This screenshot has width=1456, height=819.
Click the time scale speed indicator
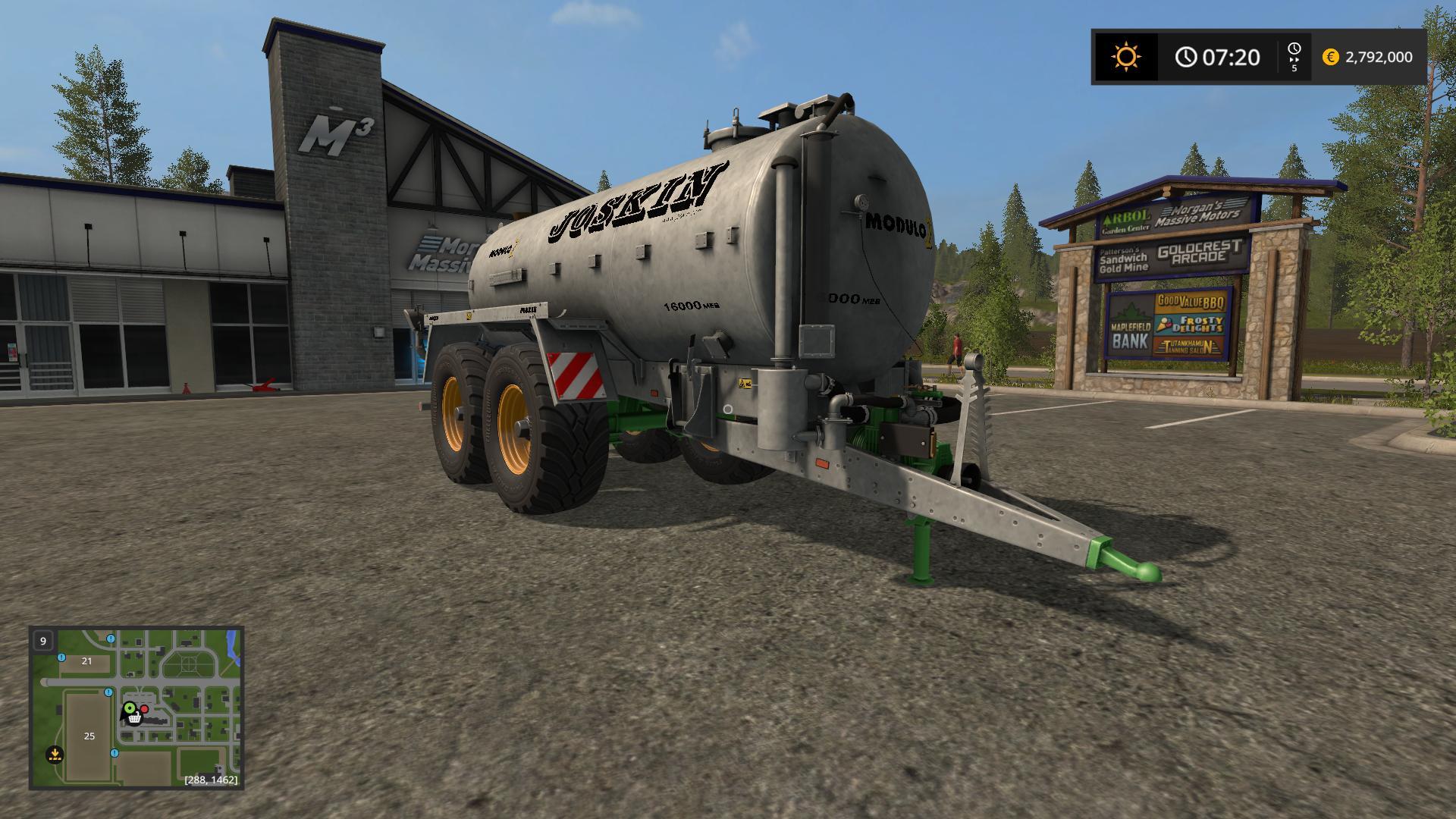coord(1294,57)
